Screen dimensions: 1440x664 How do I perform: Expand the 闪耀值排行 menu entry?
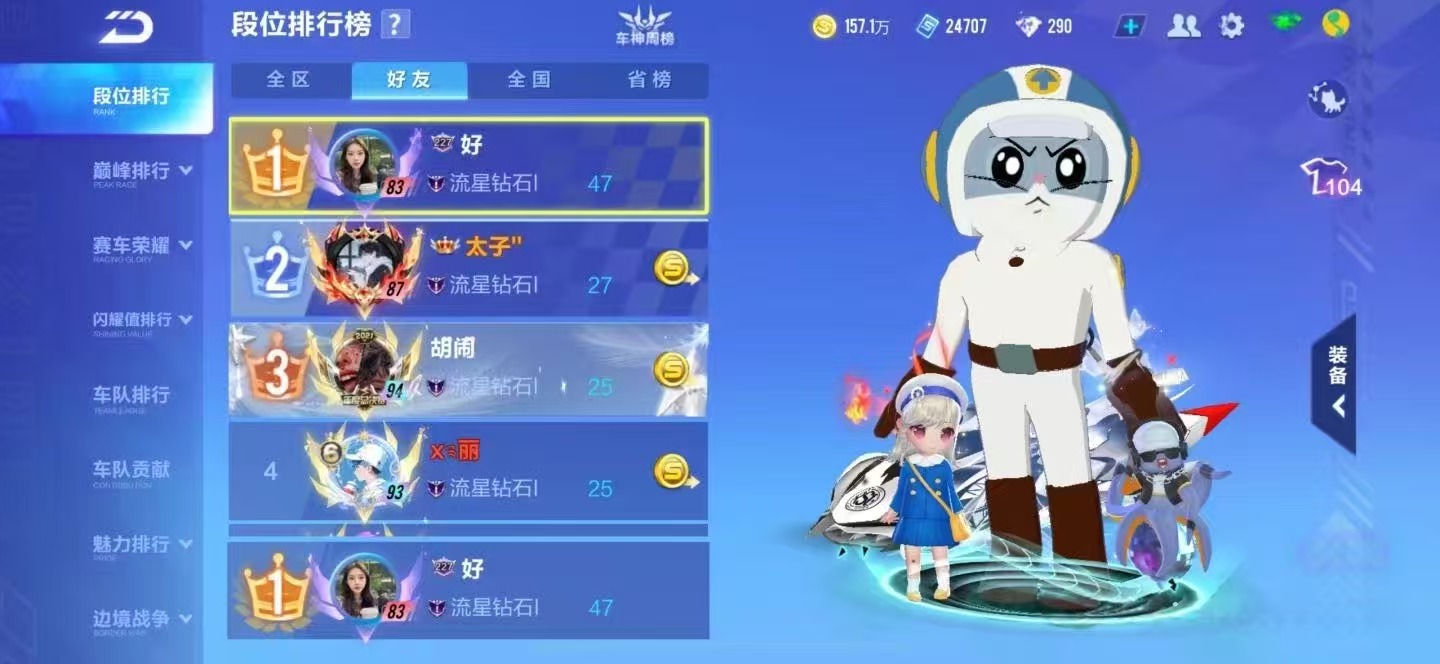142,320
